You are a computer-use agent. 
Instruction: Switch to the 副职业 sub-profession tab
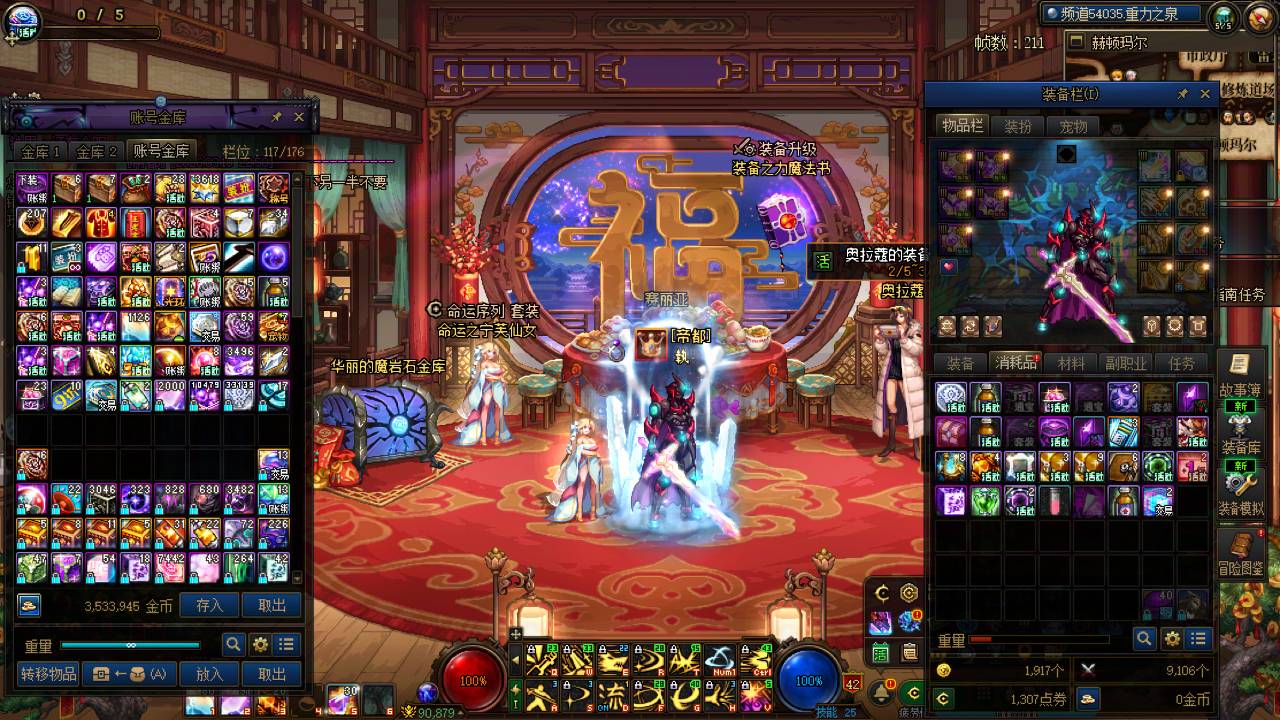[x=1125, y=363]
